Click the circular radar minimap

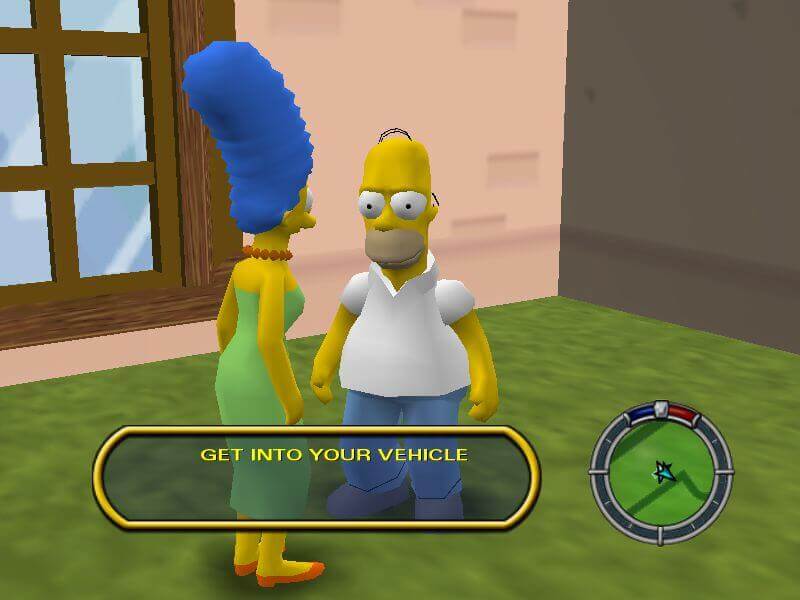point(660,467)
